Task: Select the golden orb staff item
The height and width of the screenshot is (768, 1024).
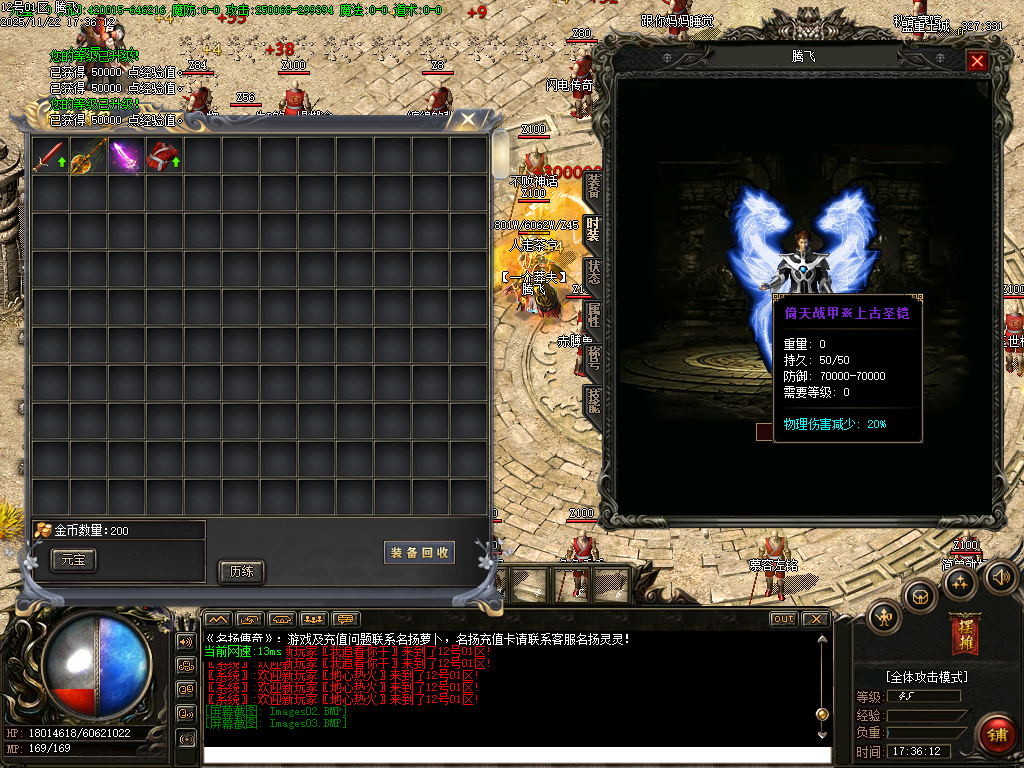Action: click(87, 157)
